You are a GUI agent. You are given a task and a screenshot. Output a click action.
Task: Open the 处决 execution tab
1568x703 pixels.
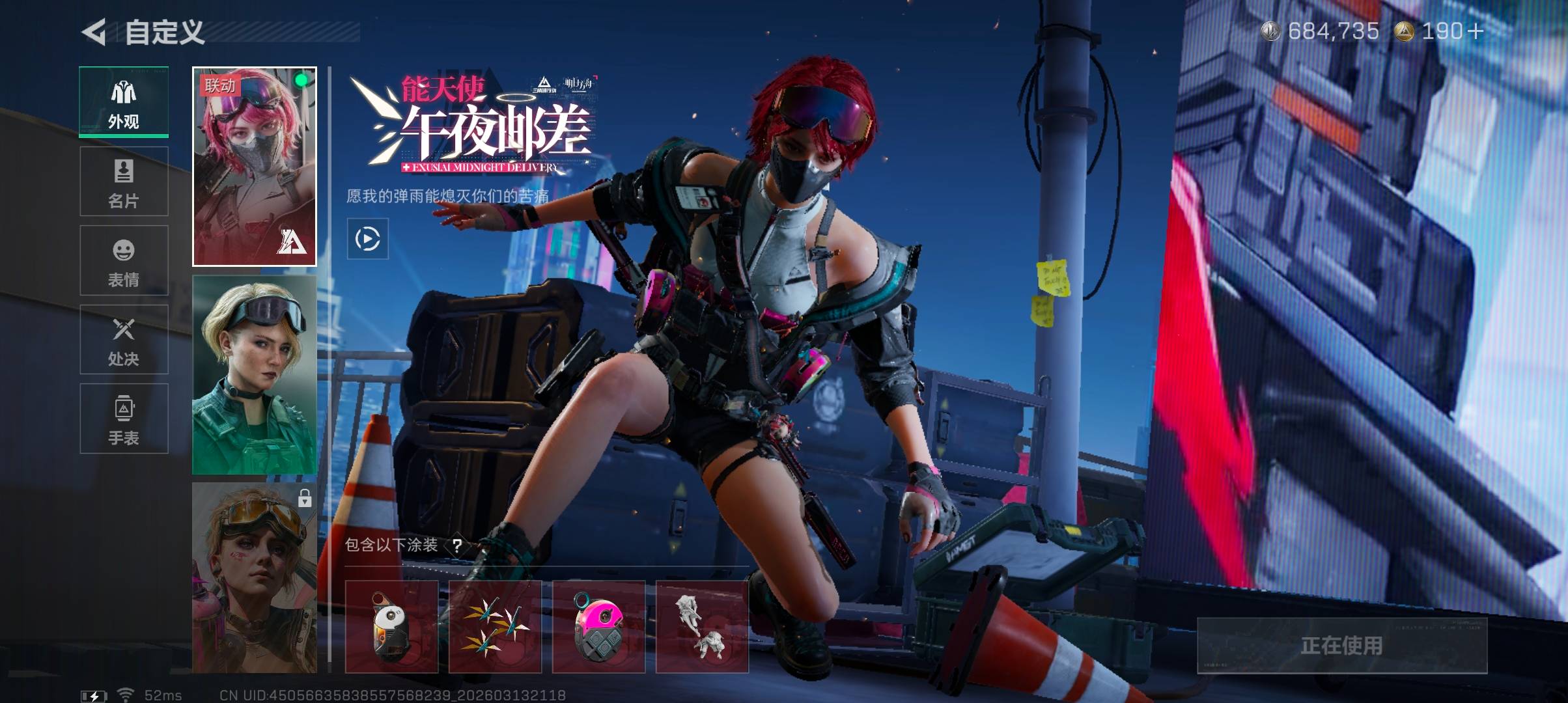[x=124, y=340]
